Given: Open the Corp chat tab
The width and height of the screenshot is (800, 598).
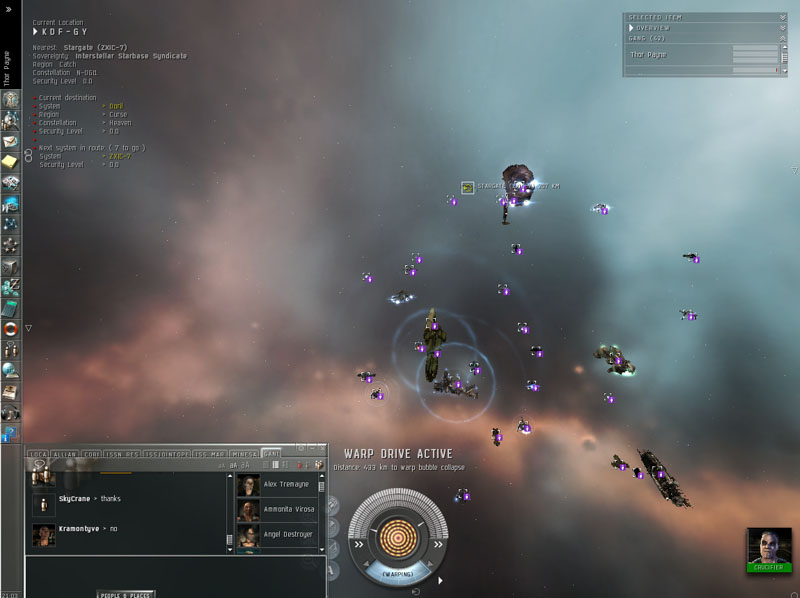Looking at the screenshot, I should [x=90, y=454].
